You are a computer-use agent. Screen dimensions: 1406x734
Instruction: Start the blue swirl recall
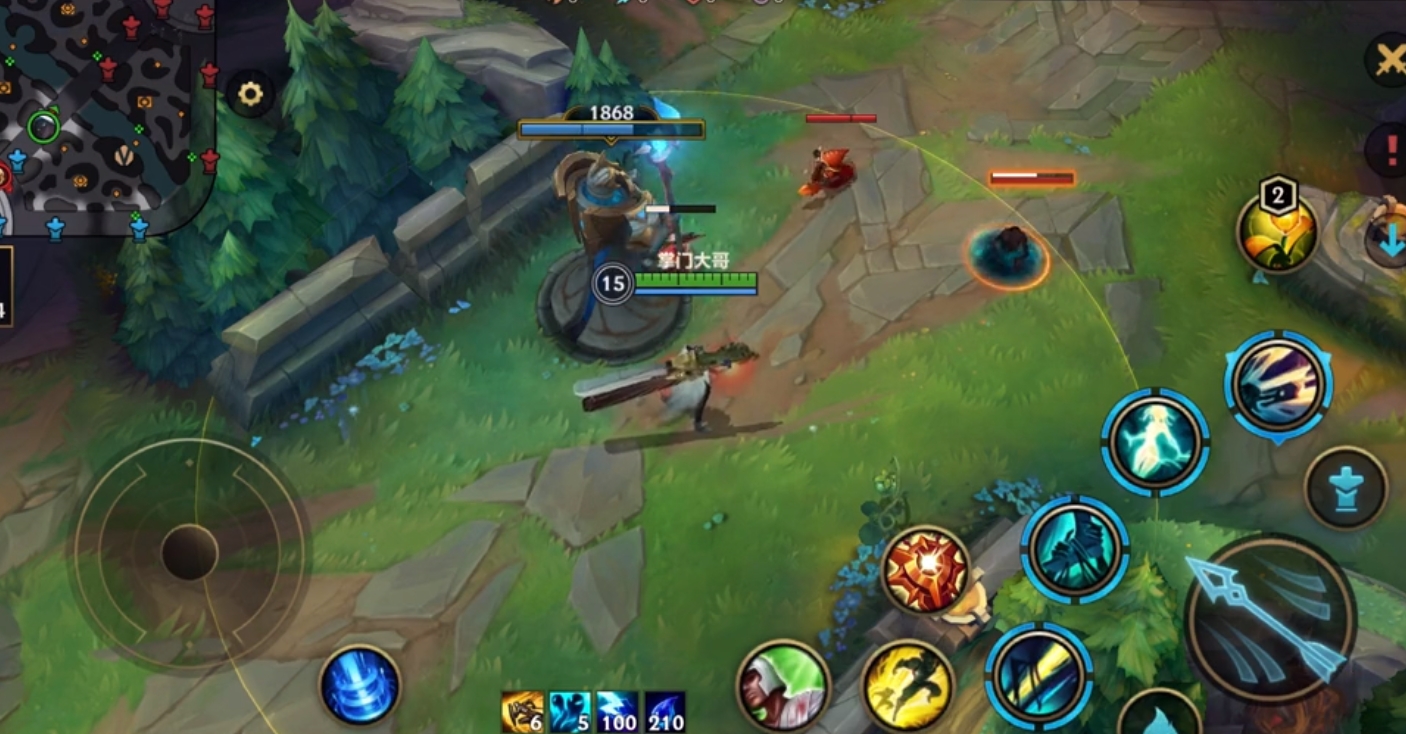click(360, 685)
